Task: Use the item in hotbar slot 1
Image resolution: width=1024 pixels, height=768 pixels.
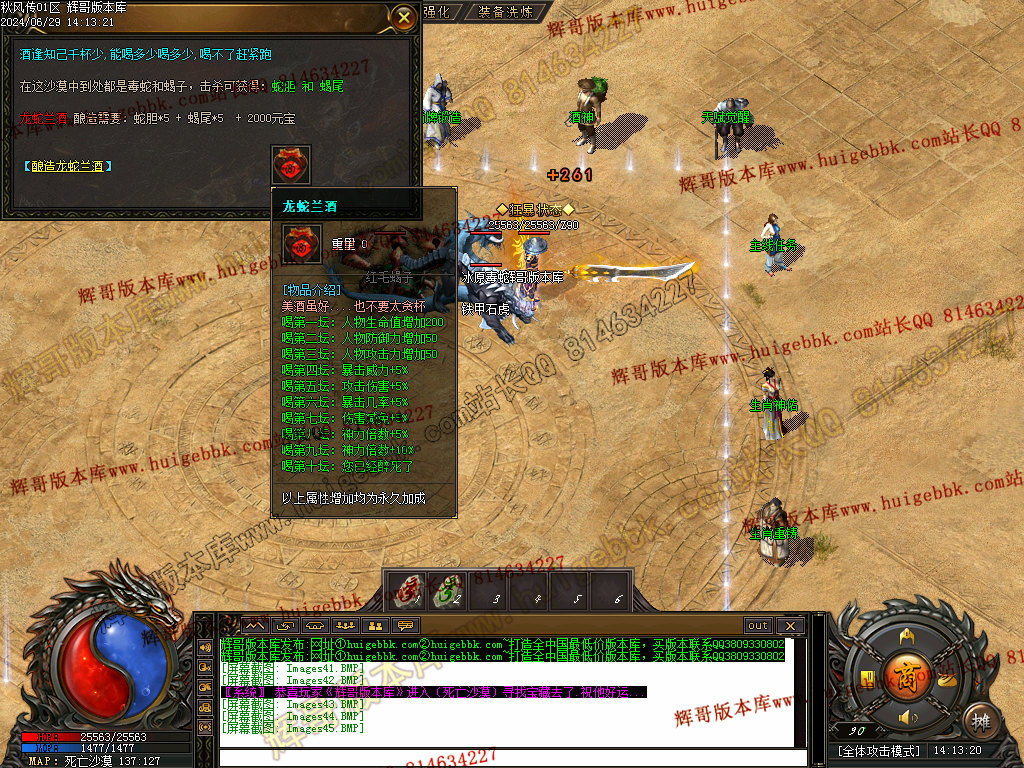Action: click(x=407, y=591)
